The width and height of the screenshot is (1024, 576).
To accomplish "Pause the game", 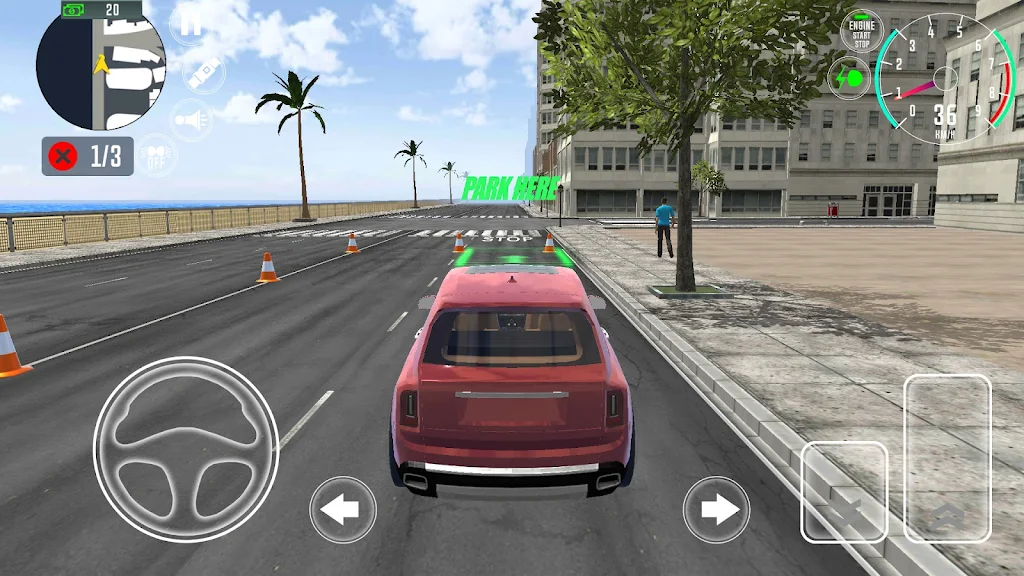I will (190, 26).
